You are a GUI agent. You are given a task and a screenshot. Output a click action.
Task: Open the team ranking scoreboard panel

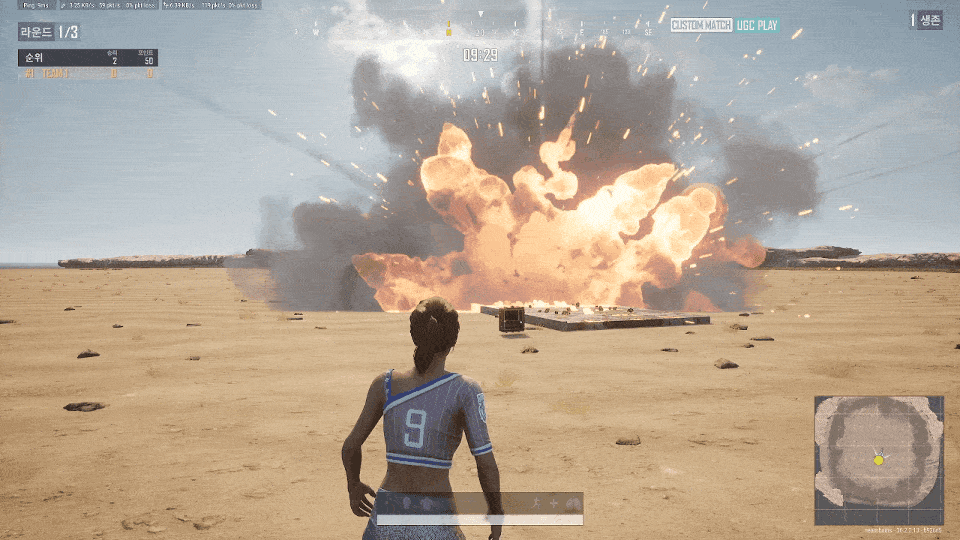click(88, 64)
